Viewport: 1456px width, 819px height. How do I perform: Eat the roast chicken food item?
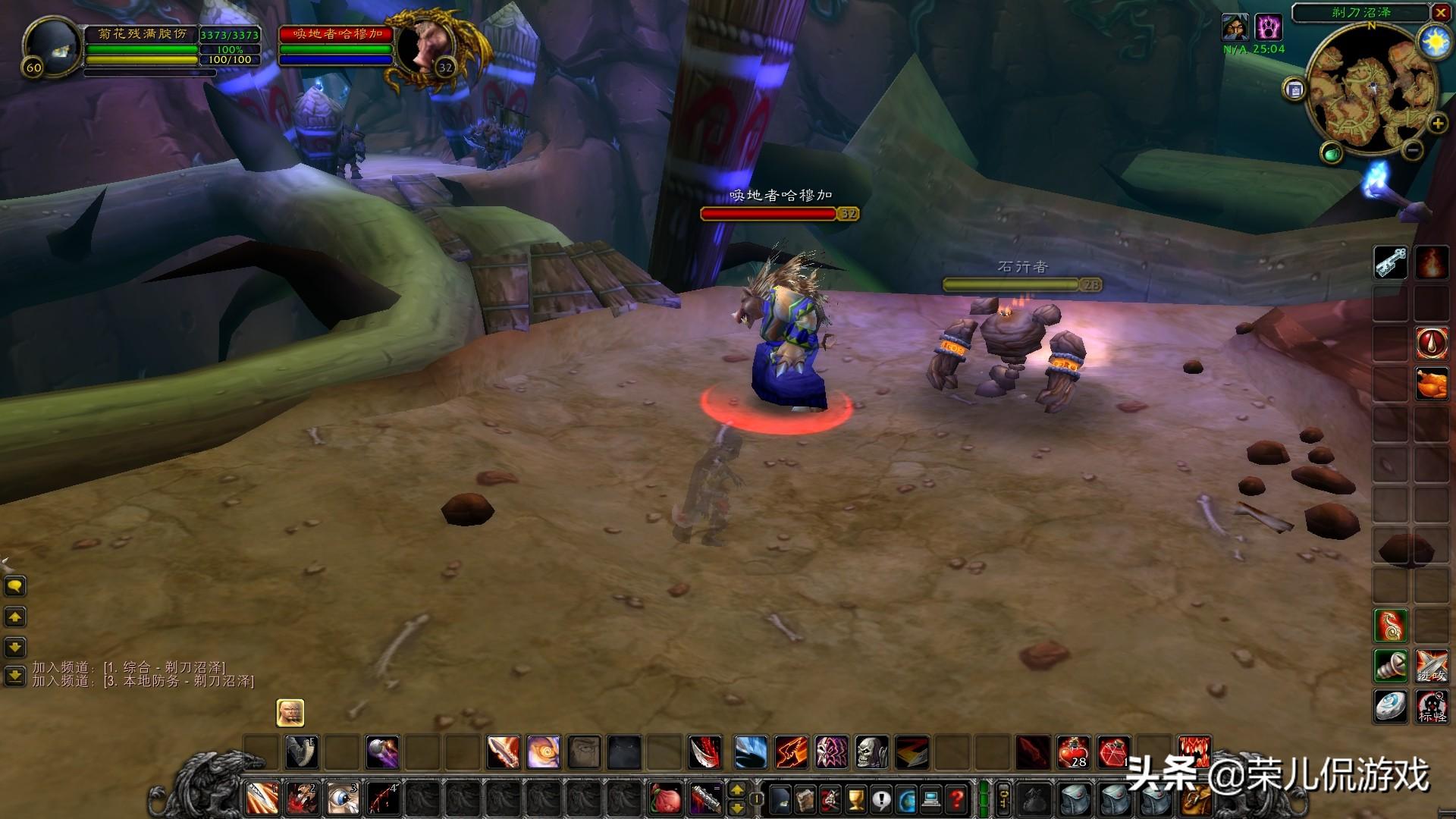coord(1432,383)
